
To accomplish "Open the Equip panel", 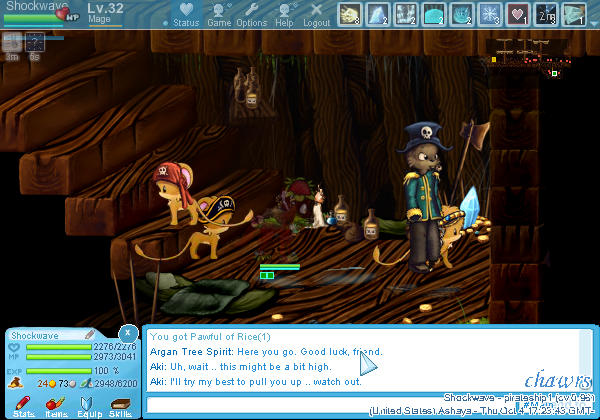I will pos(89,405).
